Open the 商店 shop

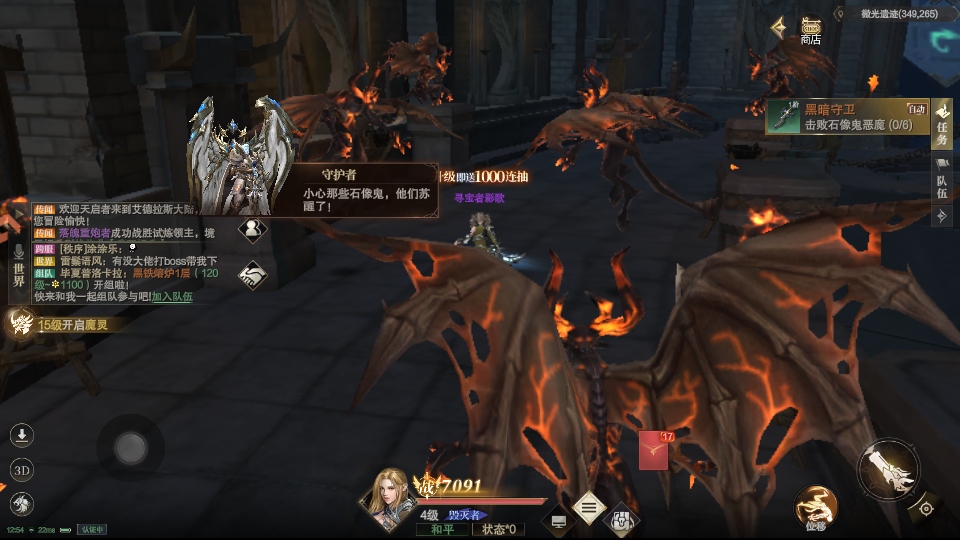(810, 30)
